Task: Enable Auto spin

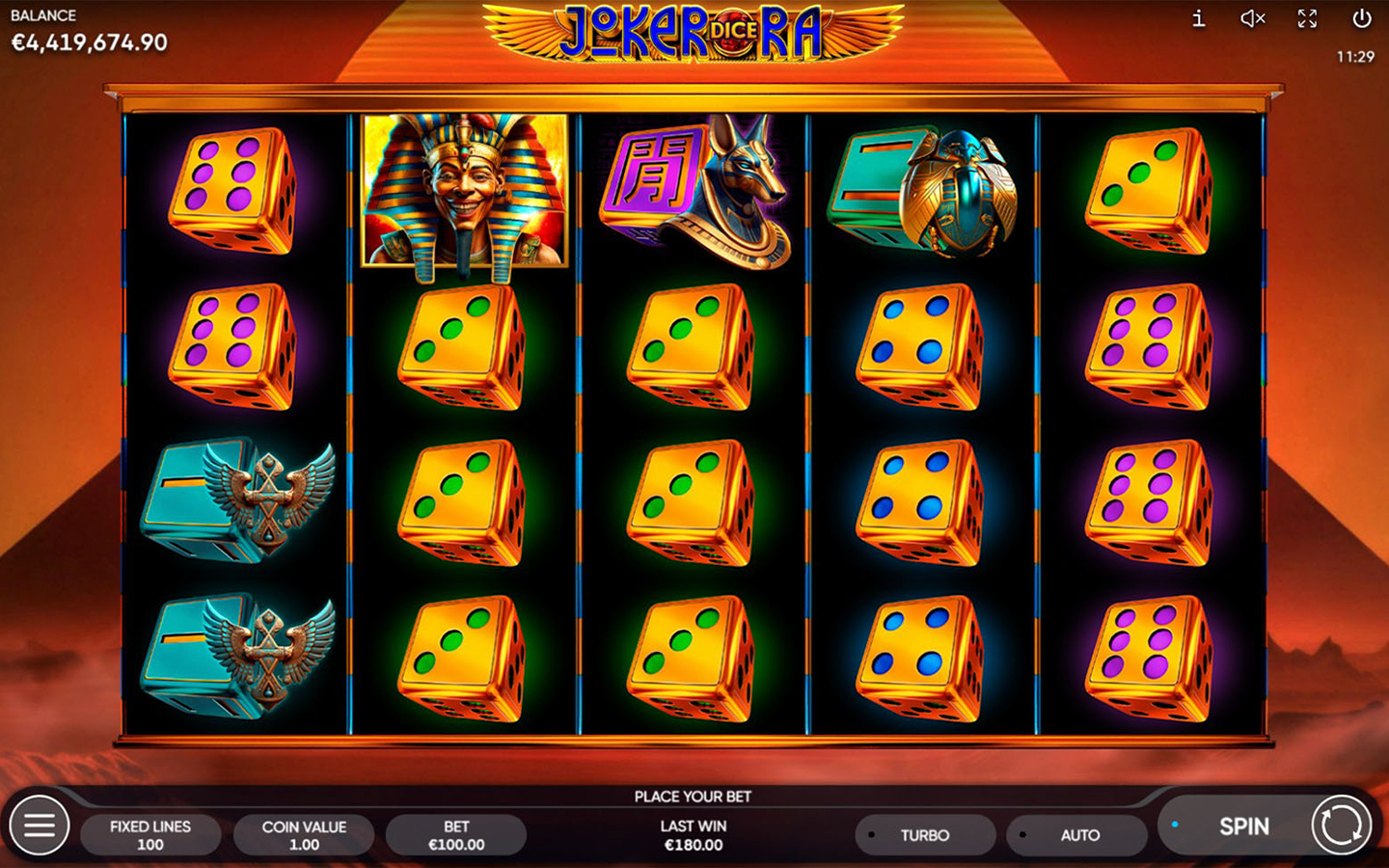Action: [1077, 835]
